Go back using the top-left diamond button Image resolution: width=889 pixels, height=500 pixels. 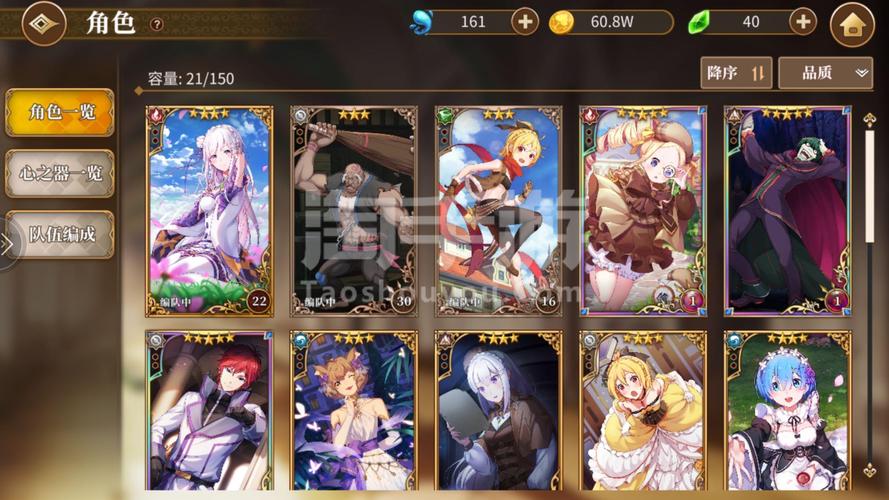point(43,23)
